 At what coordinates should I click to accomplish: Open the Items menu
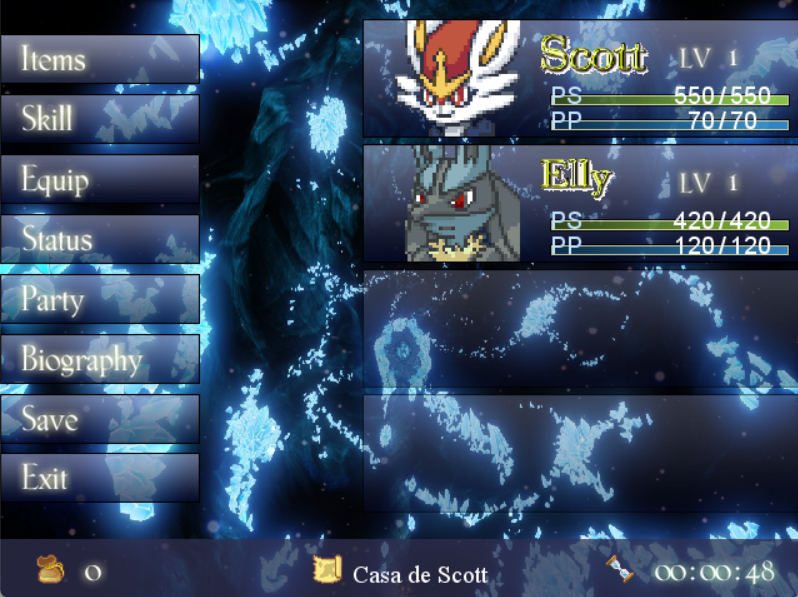click(99, 59)
